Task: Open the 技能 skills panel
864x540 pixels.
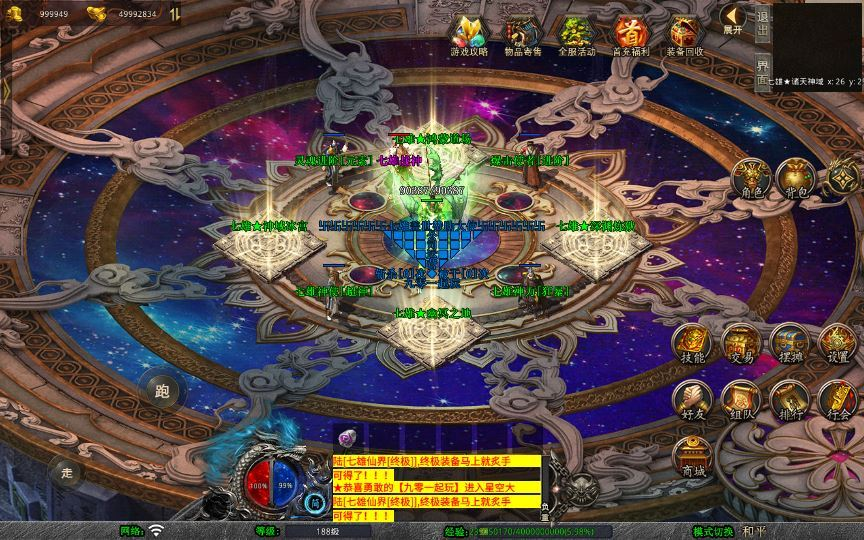Action: click(692, 343)
